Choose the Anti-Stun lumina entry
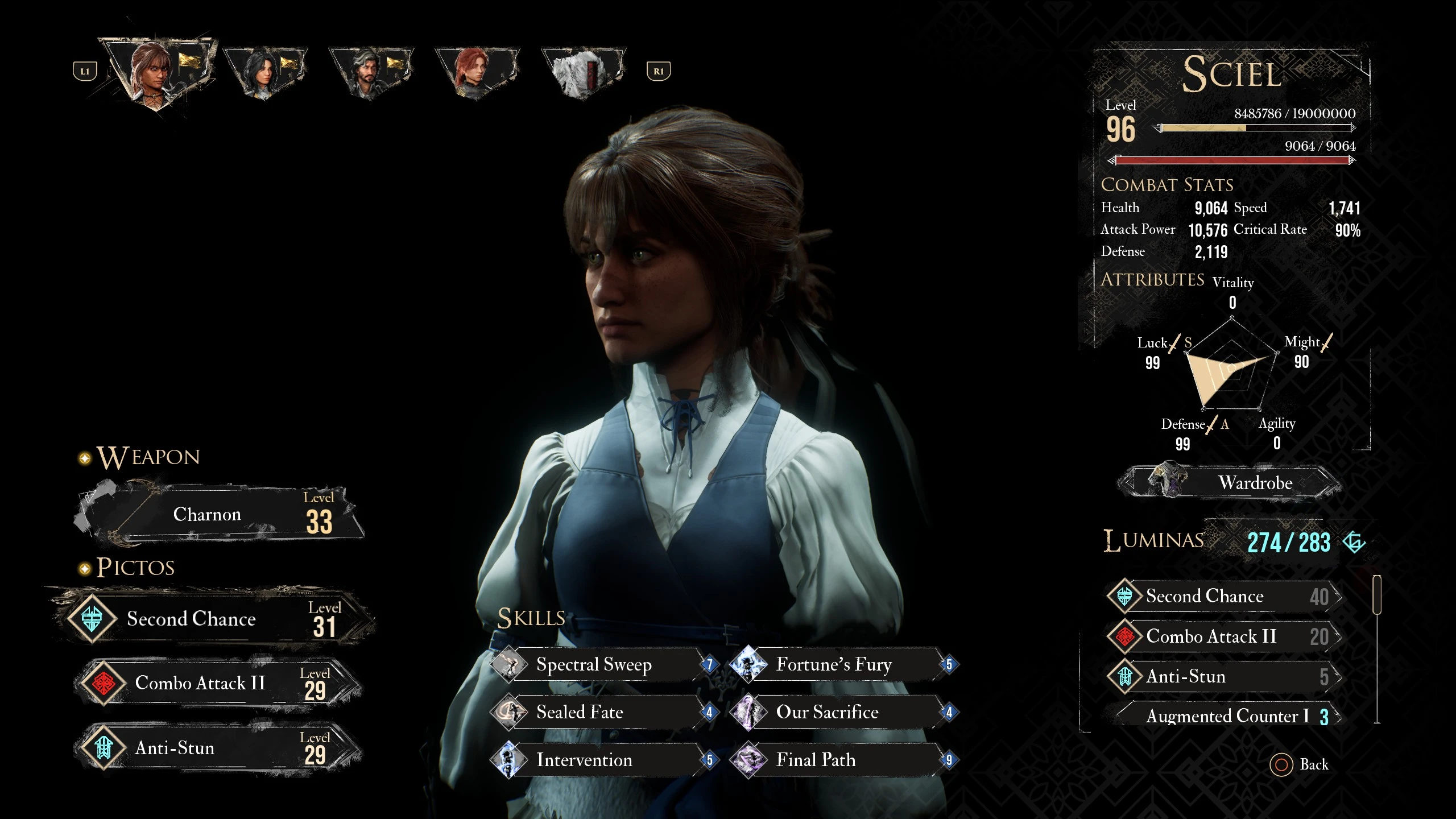This screenshot has width=1456, height=819. (1223, 677)
